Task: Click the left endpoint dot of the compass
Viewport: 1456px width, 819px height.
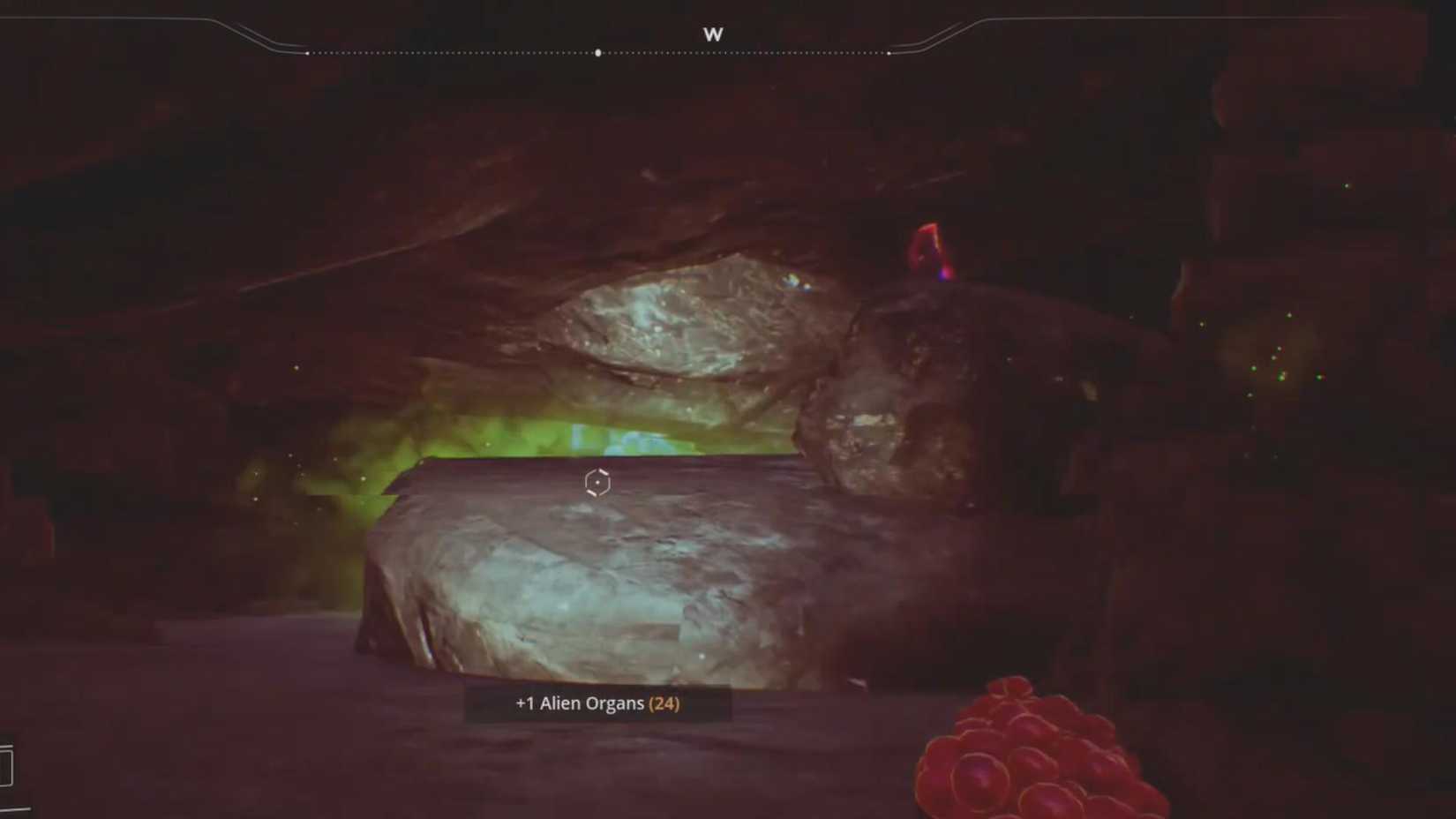Action: click(307, 53)
